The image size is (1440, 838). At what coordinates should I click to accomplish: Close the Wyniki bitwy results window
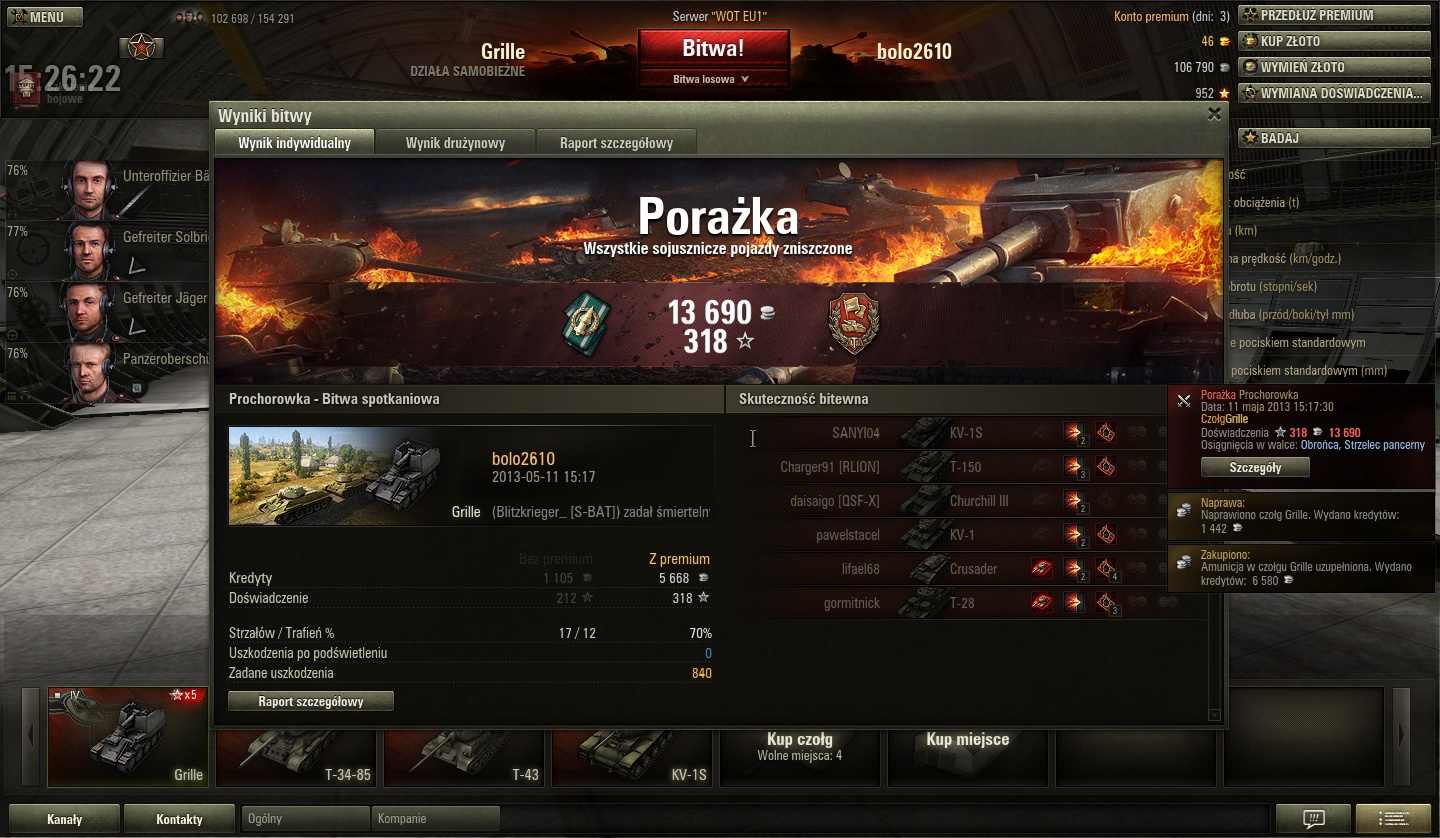pos(1214,114)
